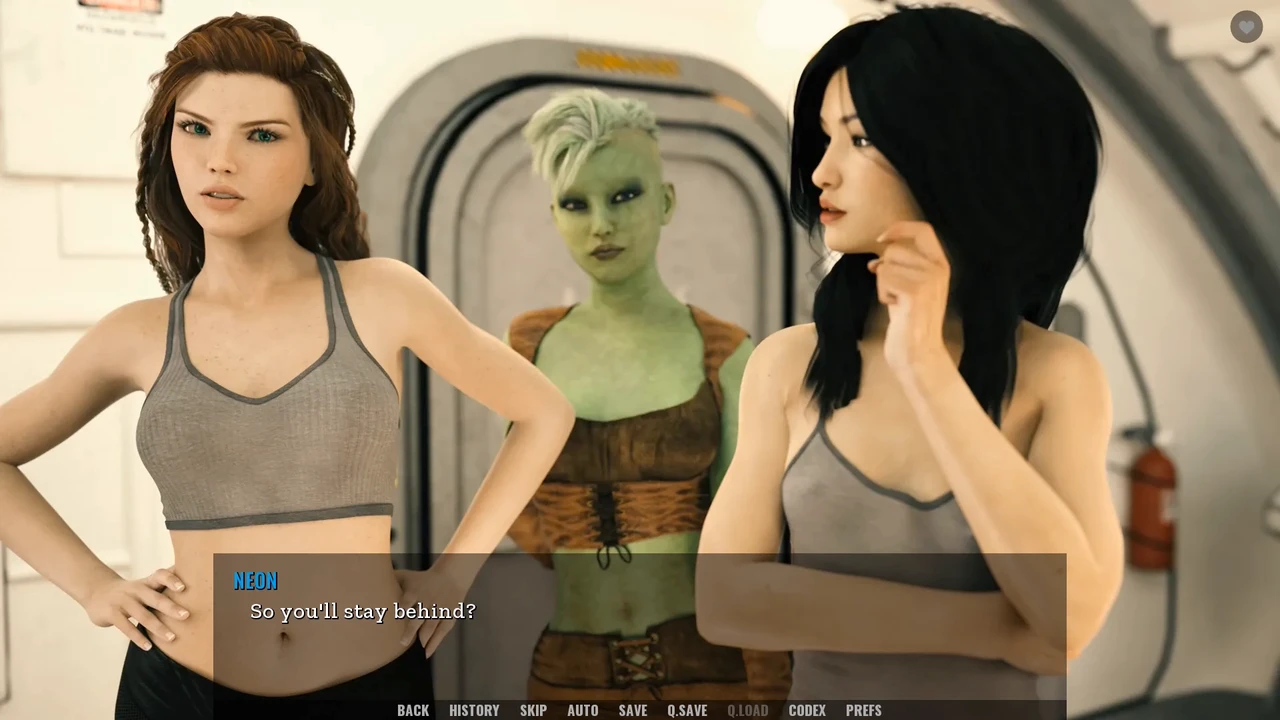This screenshot has width=1280, height=720.
Task: Quick load with Q.Load
Action: coord(748,710)
